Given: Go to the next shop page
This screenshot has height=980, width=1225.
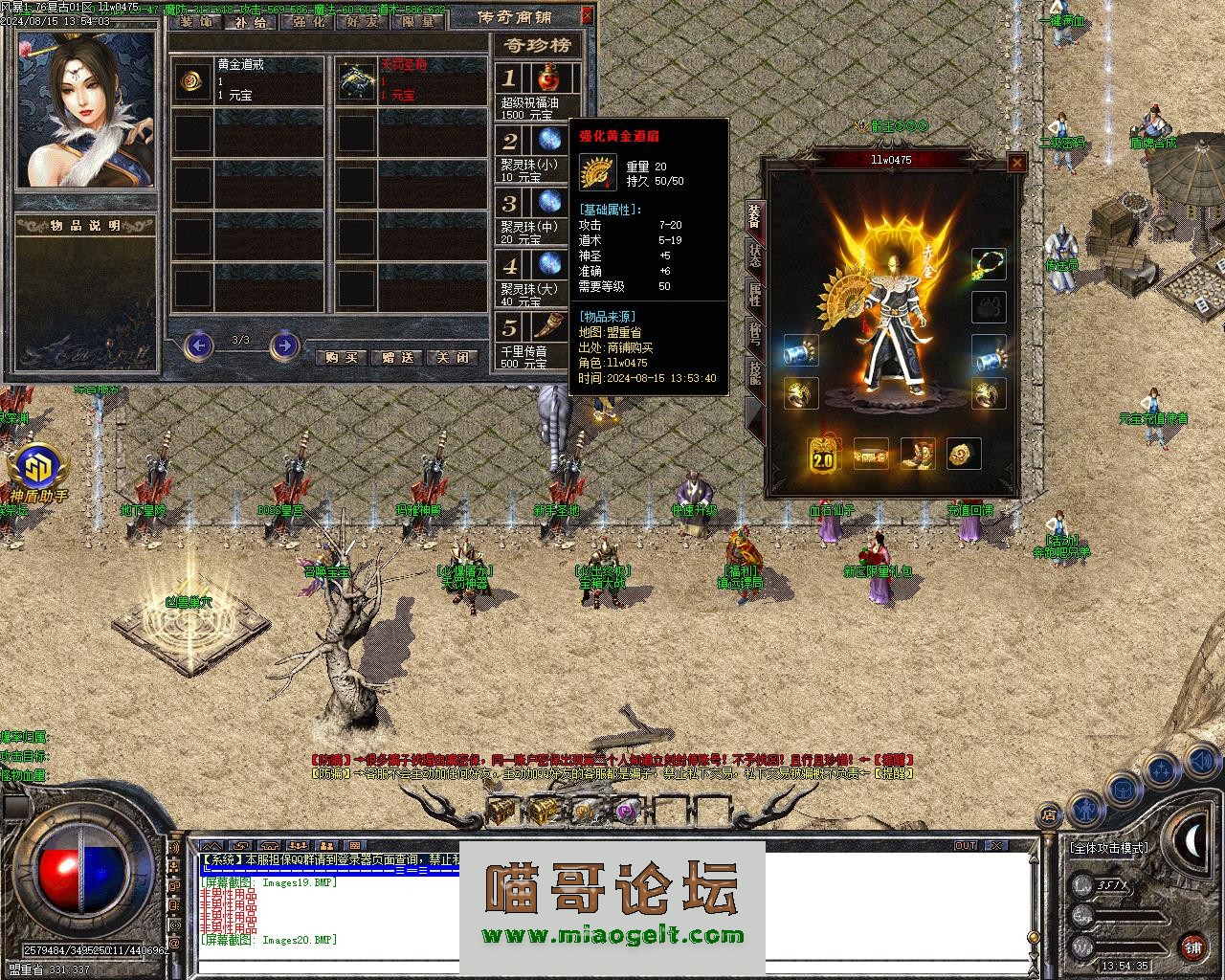Looking at the screenshot, I should click(284, 345).
